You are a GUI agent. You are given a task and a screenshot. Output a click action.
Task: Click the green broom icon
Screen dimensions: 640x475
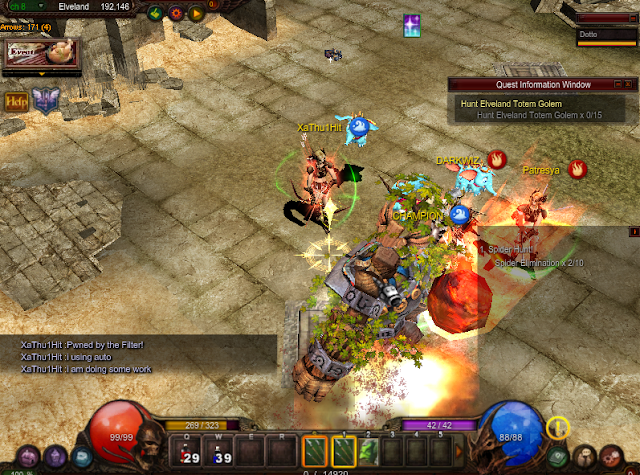[x=155, y=14]
